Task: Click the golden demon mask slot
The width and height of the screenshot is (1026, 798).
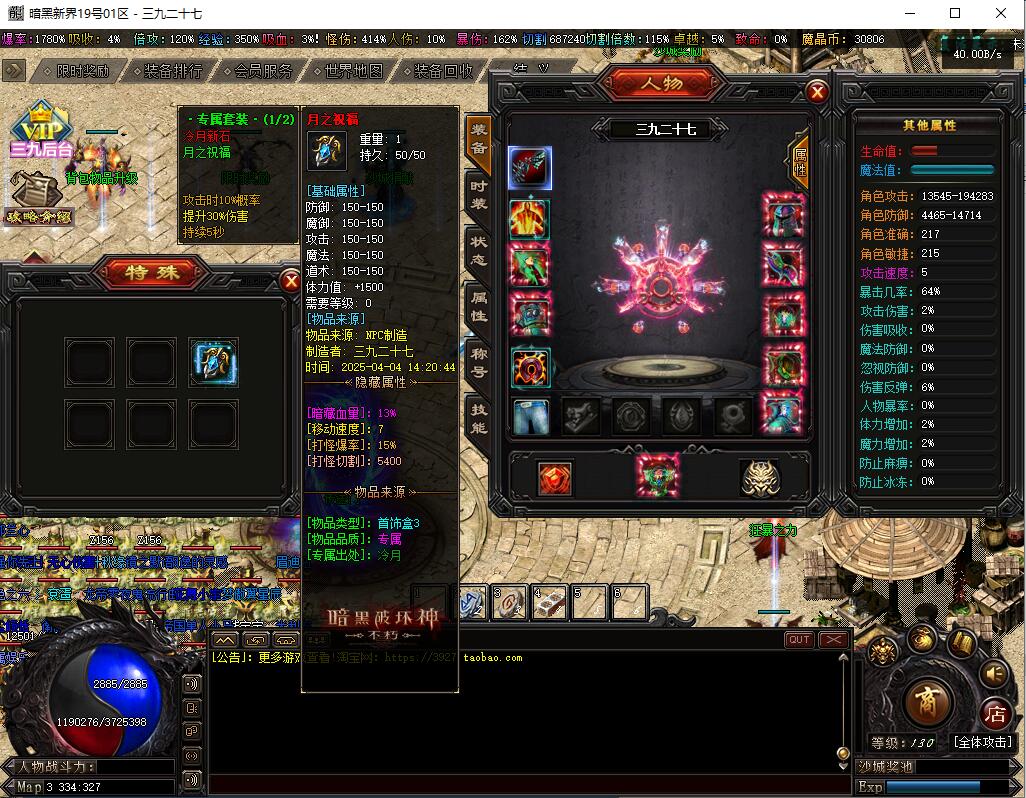Action: [x=760, y=478]
